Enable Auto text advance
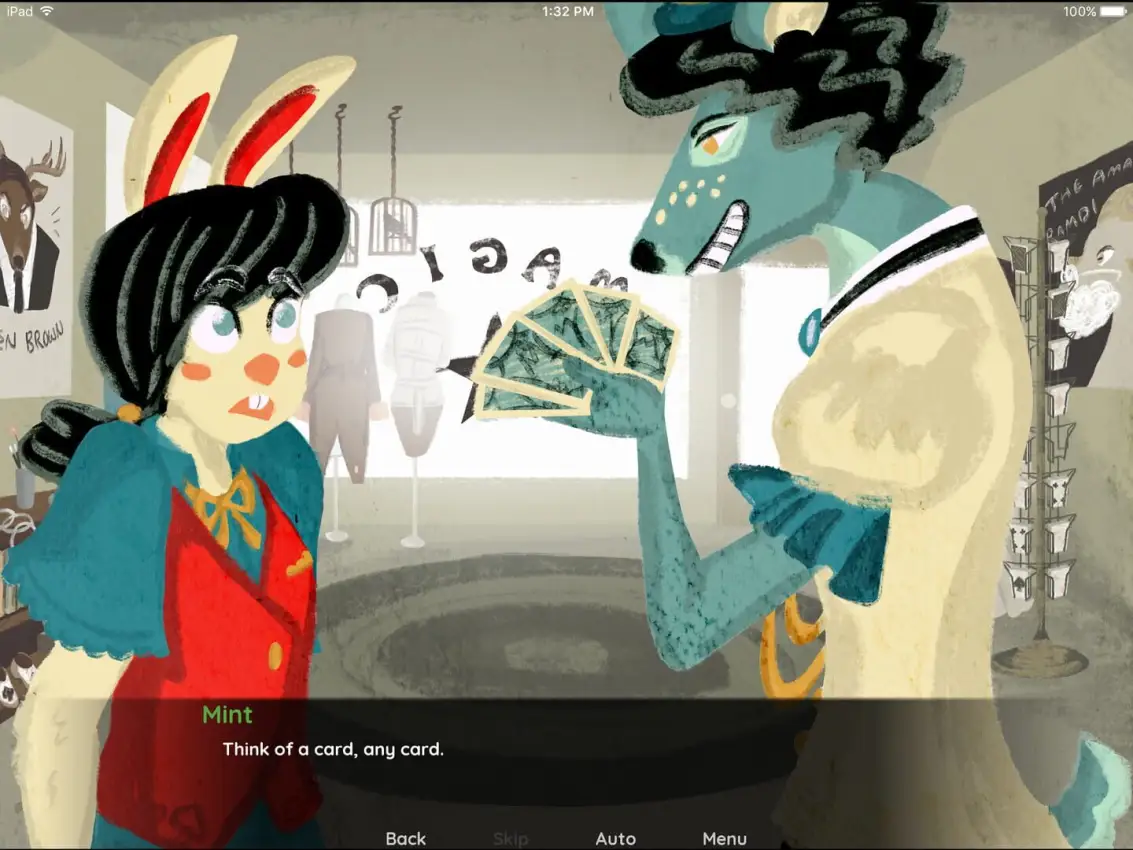This screenshot has height=850, width=1133. (615, 838)
